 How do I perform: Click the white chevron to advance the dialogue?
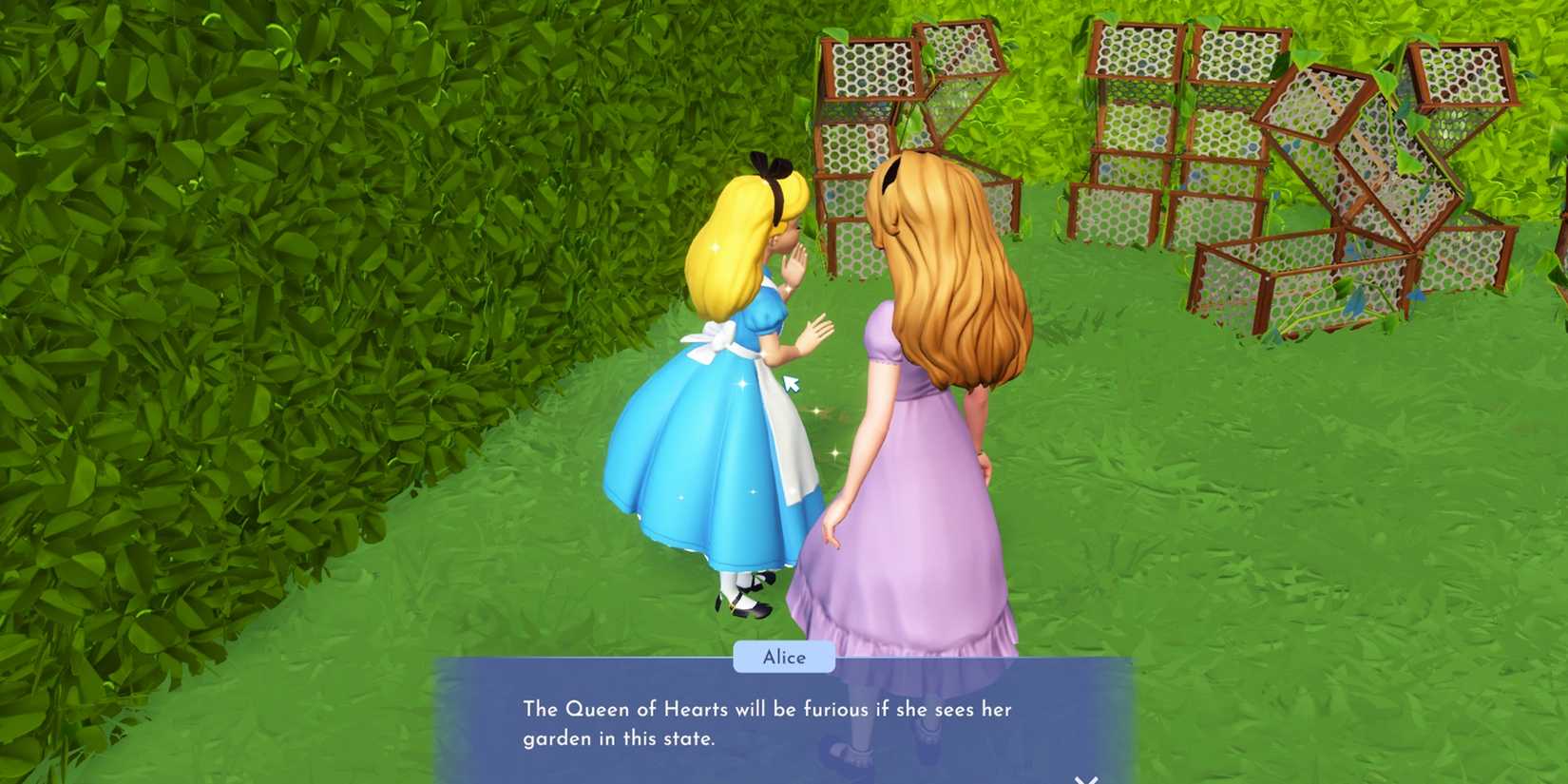click(1086, 777)
